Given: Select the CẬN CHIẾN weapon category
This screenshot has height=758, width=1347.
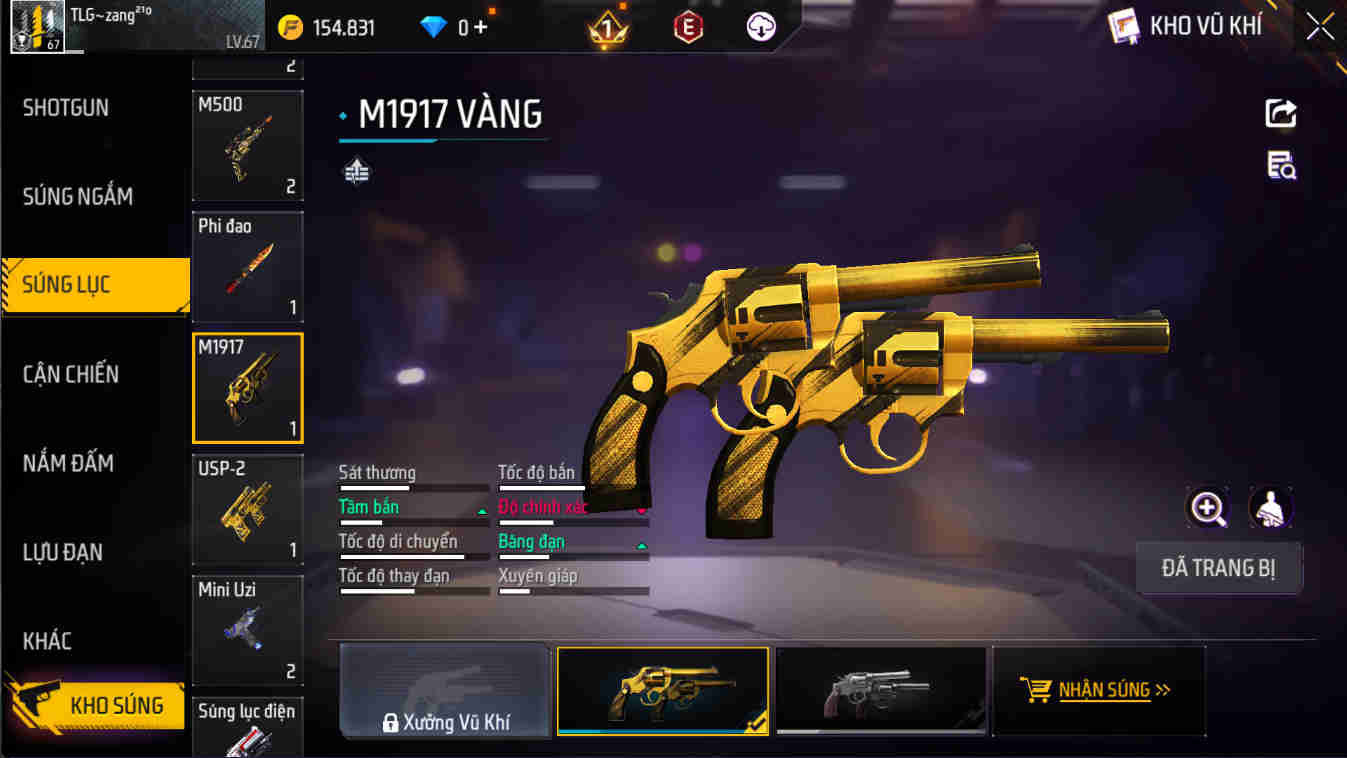Looking at the screenshot, I should [x=71, y=374].
